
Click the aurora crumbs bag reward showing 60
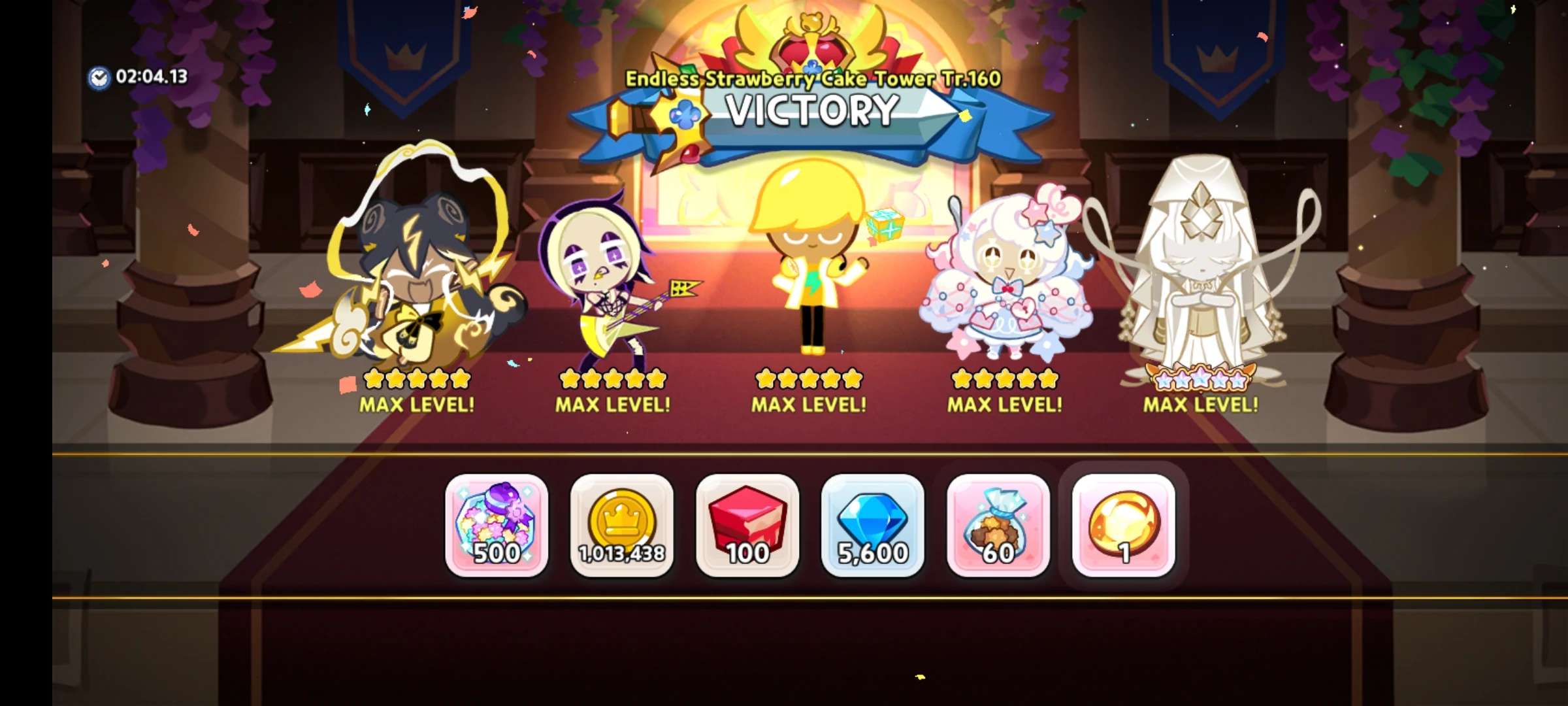[x=996, y=526]
